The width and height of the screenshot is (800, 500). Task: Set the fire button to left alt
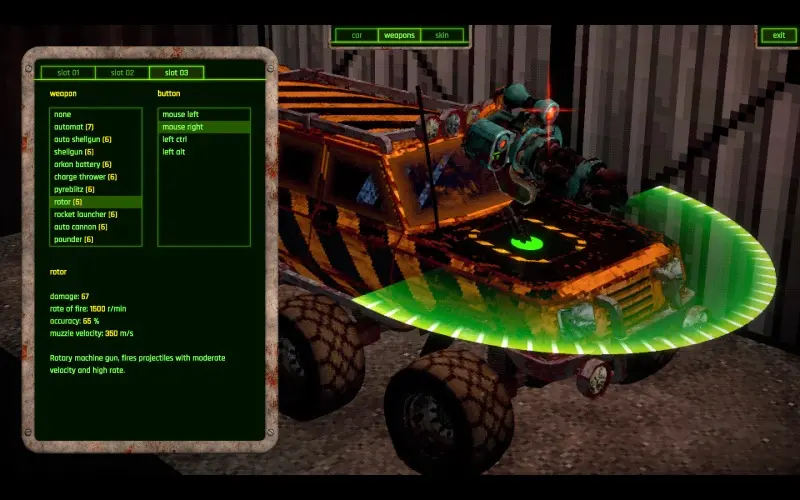point(174,152)
